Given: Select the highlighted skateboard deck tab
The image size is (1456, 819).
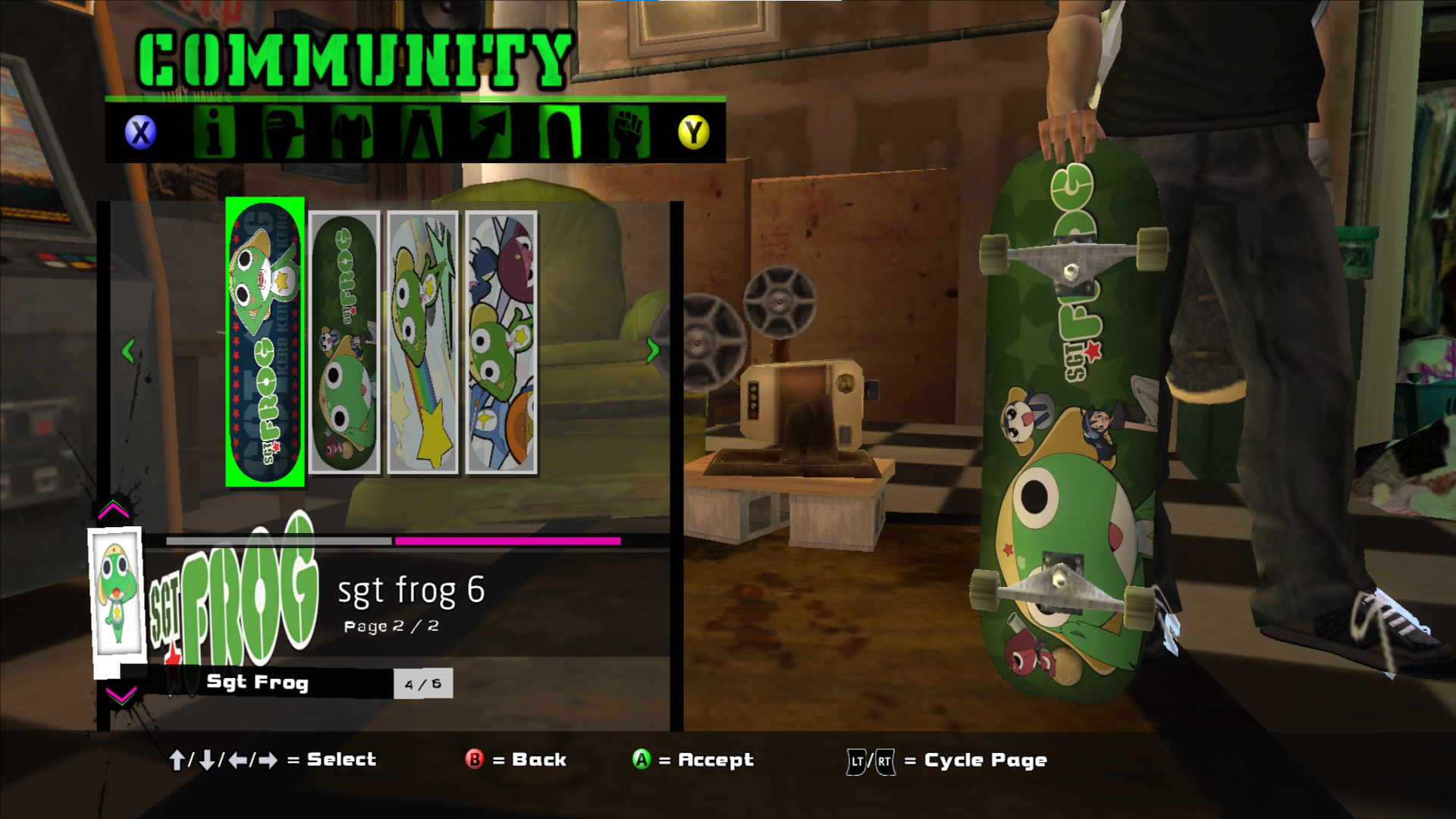Looking at the screenshot, I should pyautogui.click(x=560, y=133).
